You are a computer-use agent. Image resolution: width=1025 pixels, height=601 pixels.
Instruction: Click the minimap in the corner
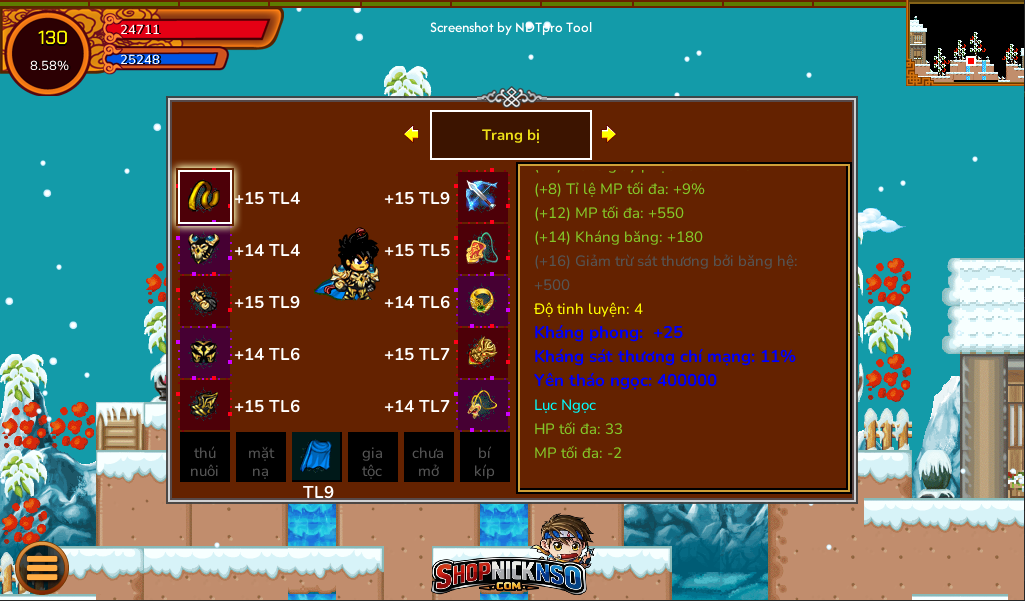[x=965, y=42]
